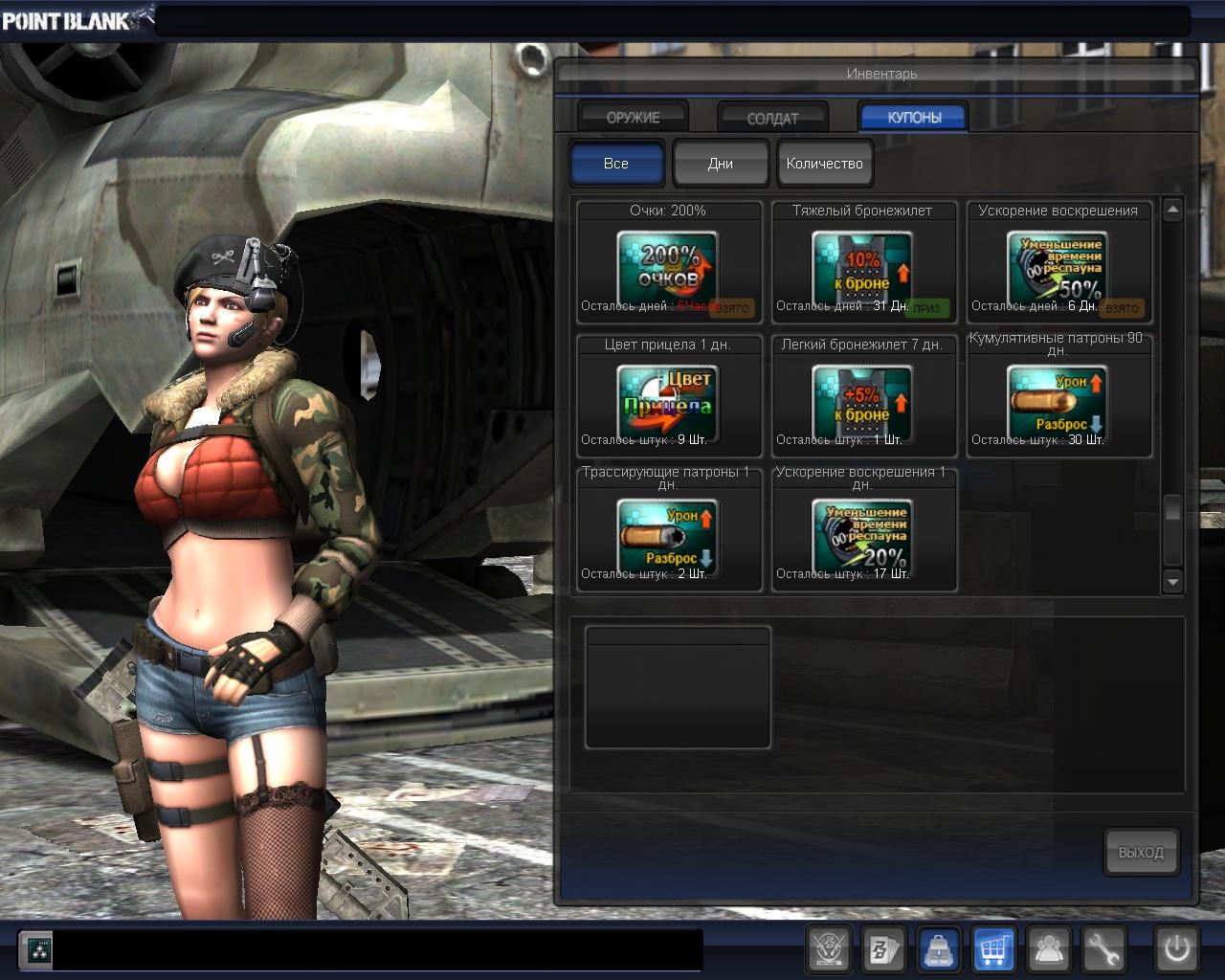Filter coupons by Дни

[721, 164]
